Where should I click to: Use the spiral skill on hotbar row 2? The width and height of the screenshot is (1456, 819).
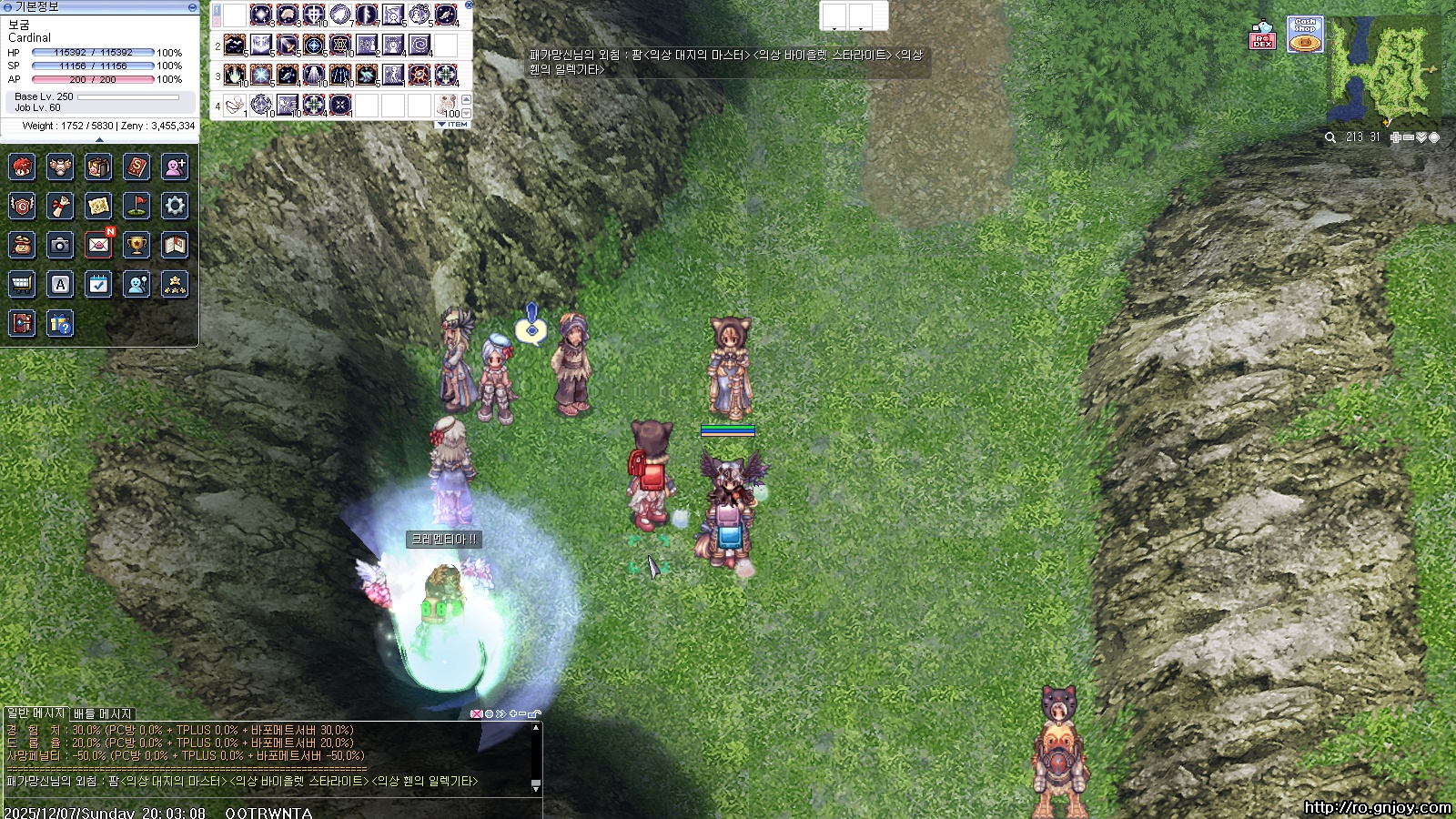pos(420,45)
